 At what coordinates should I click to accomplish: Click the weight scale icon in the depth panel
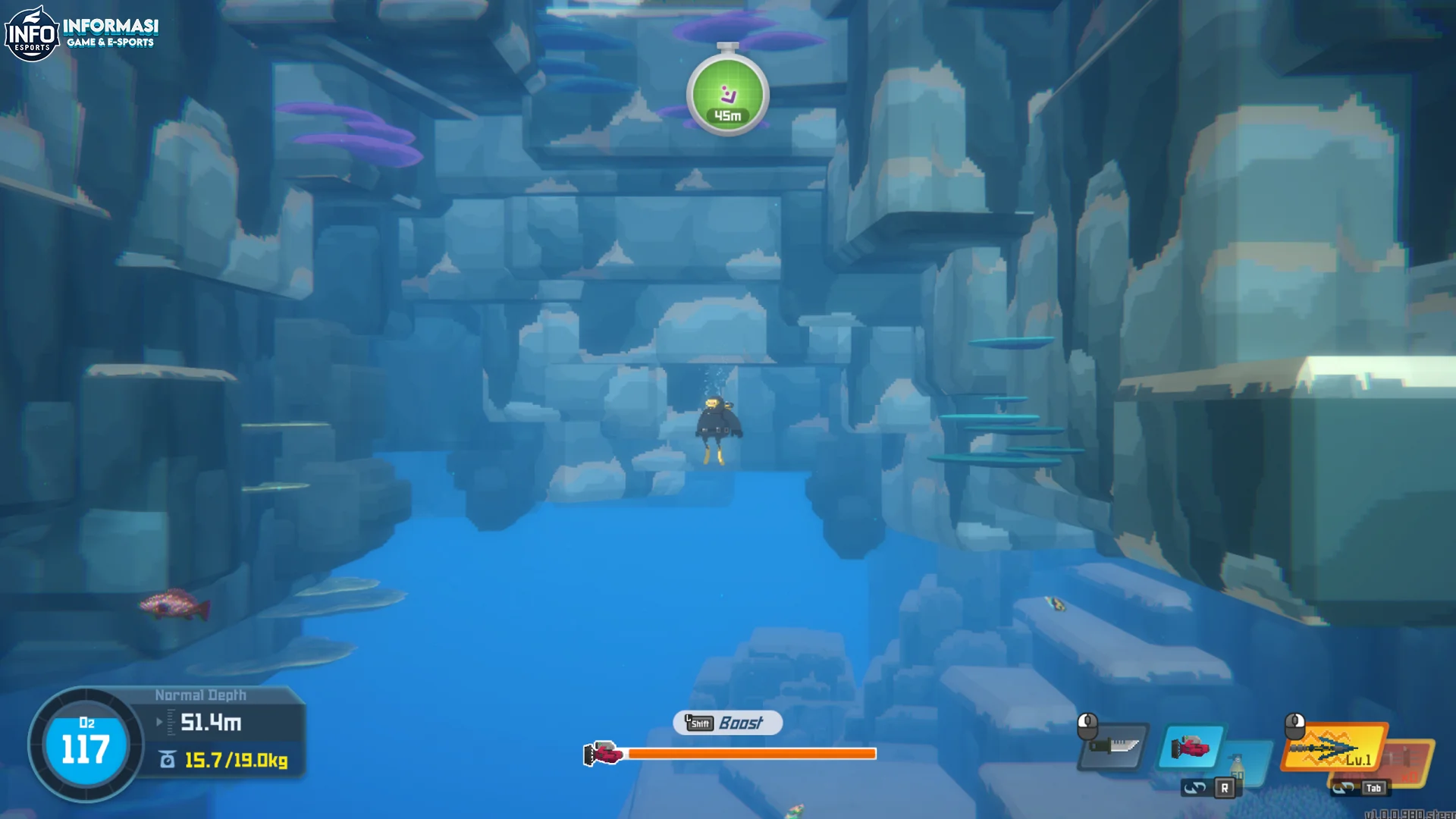[x=167, y=759]
